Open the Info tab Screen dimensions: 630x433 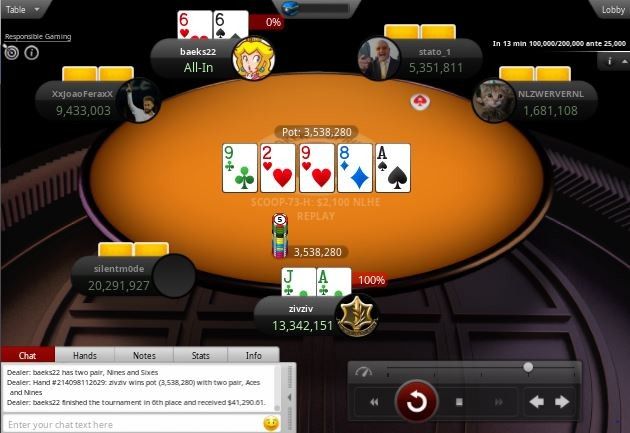[254, 355]
